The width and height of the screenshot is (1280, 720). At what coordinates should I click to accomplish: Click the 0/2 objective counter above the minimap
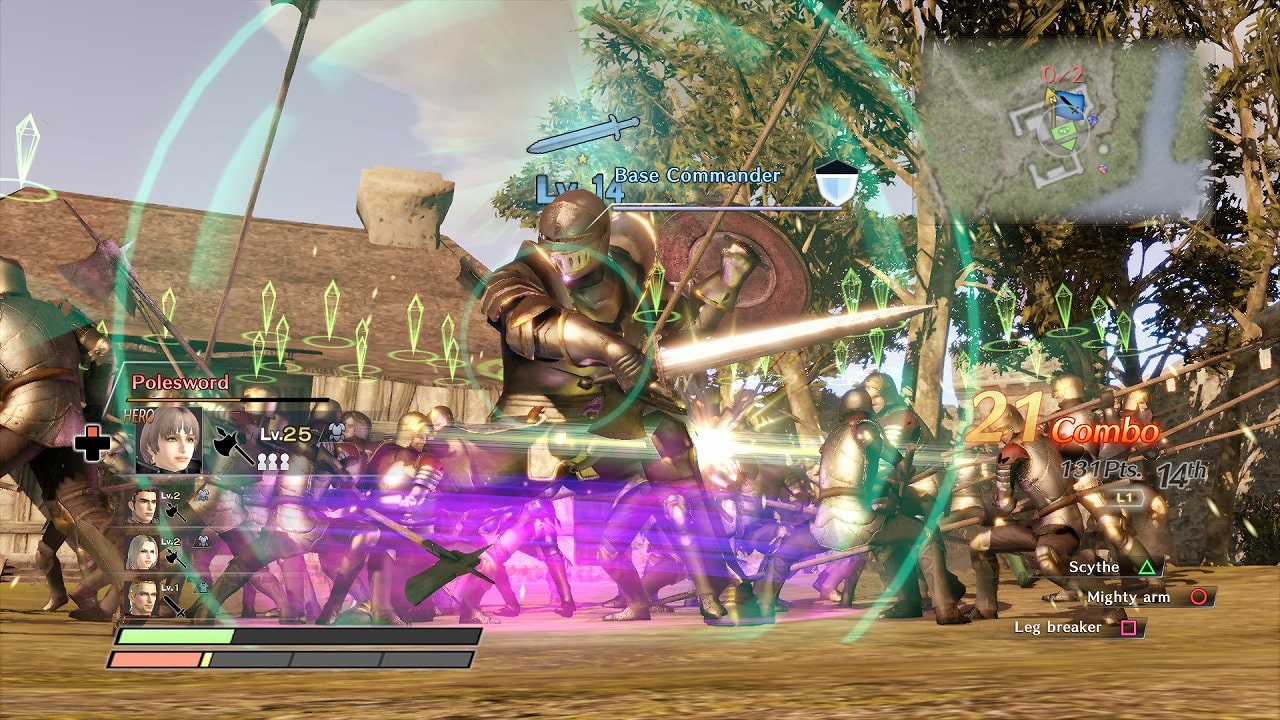[1063, 74]
